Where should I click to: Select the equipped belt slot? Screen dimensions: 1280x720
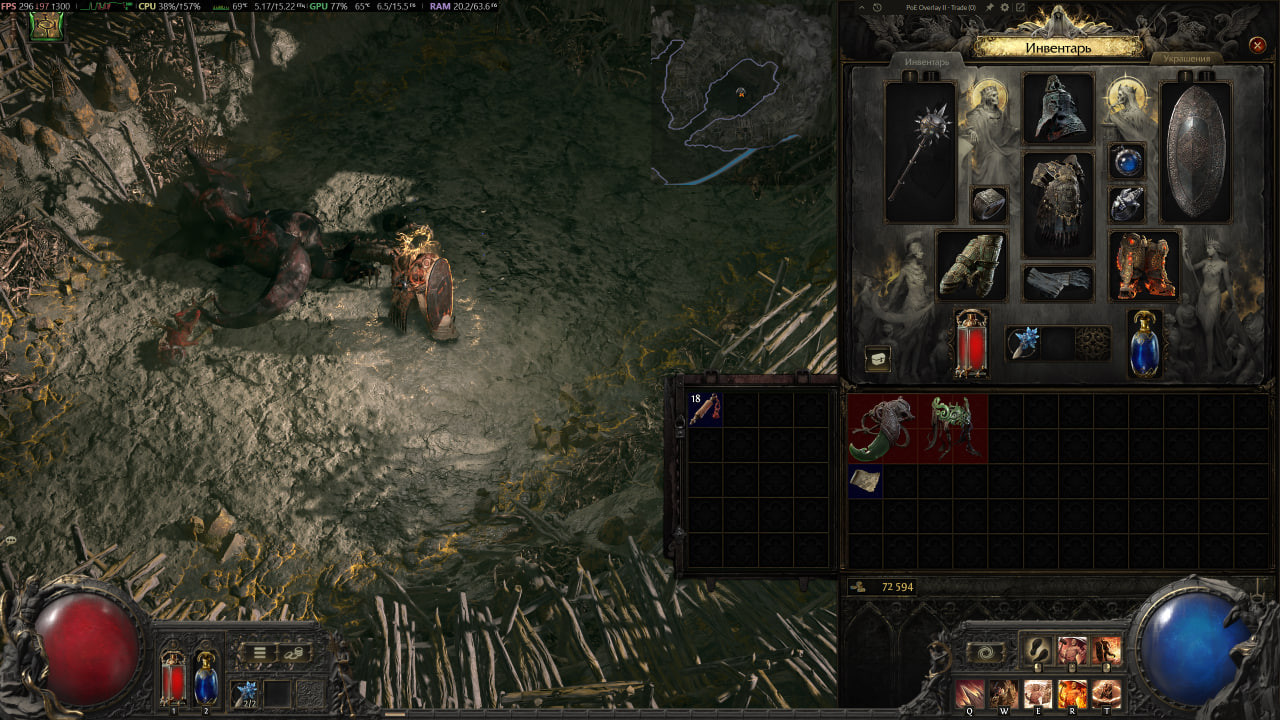coord(1058,282)
